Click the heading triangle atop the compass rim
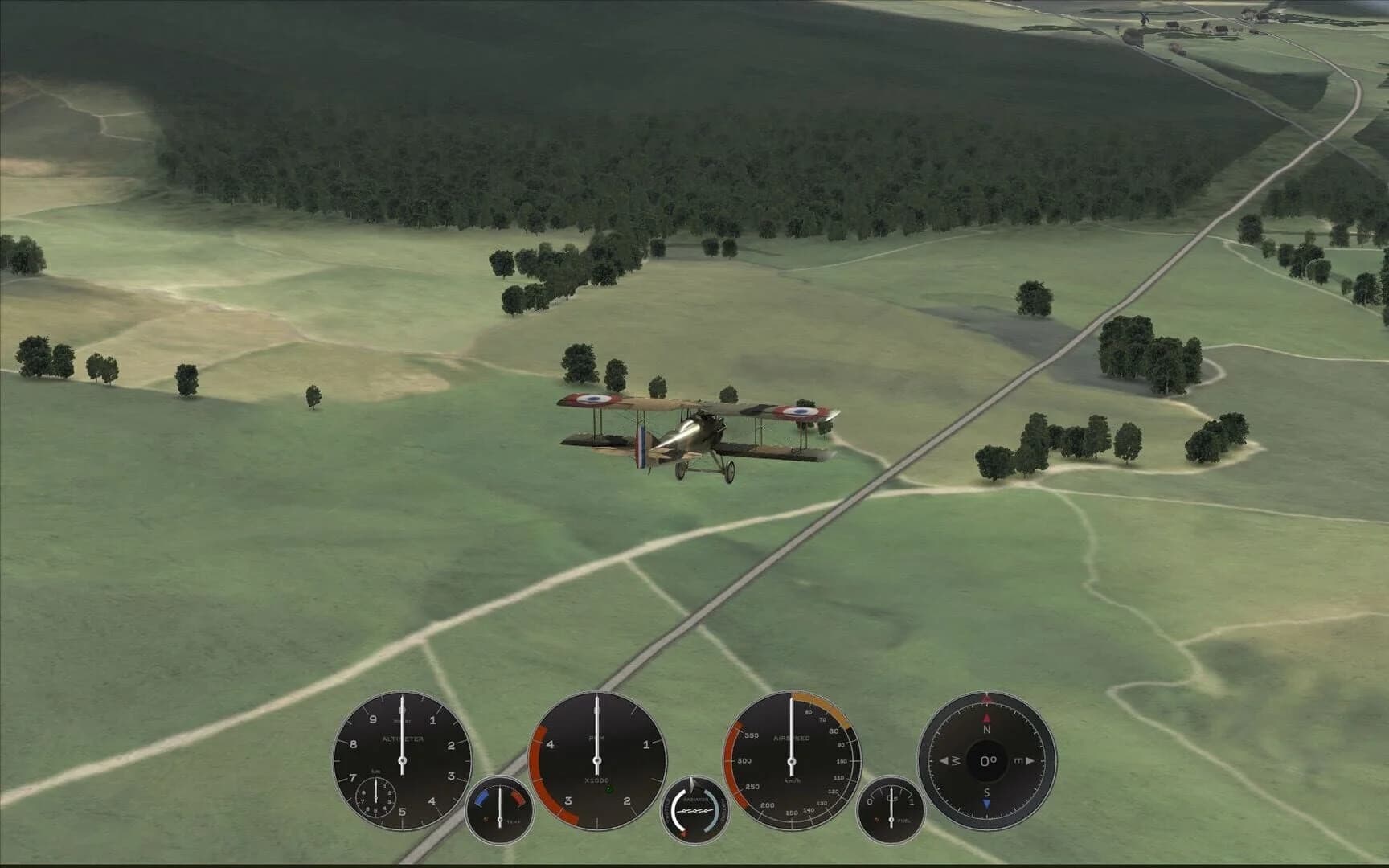This screenshot has width=1389, height=868. [x=986, y=698]
